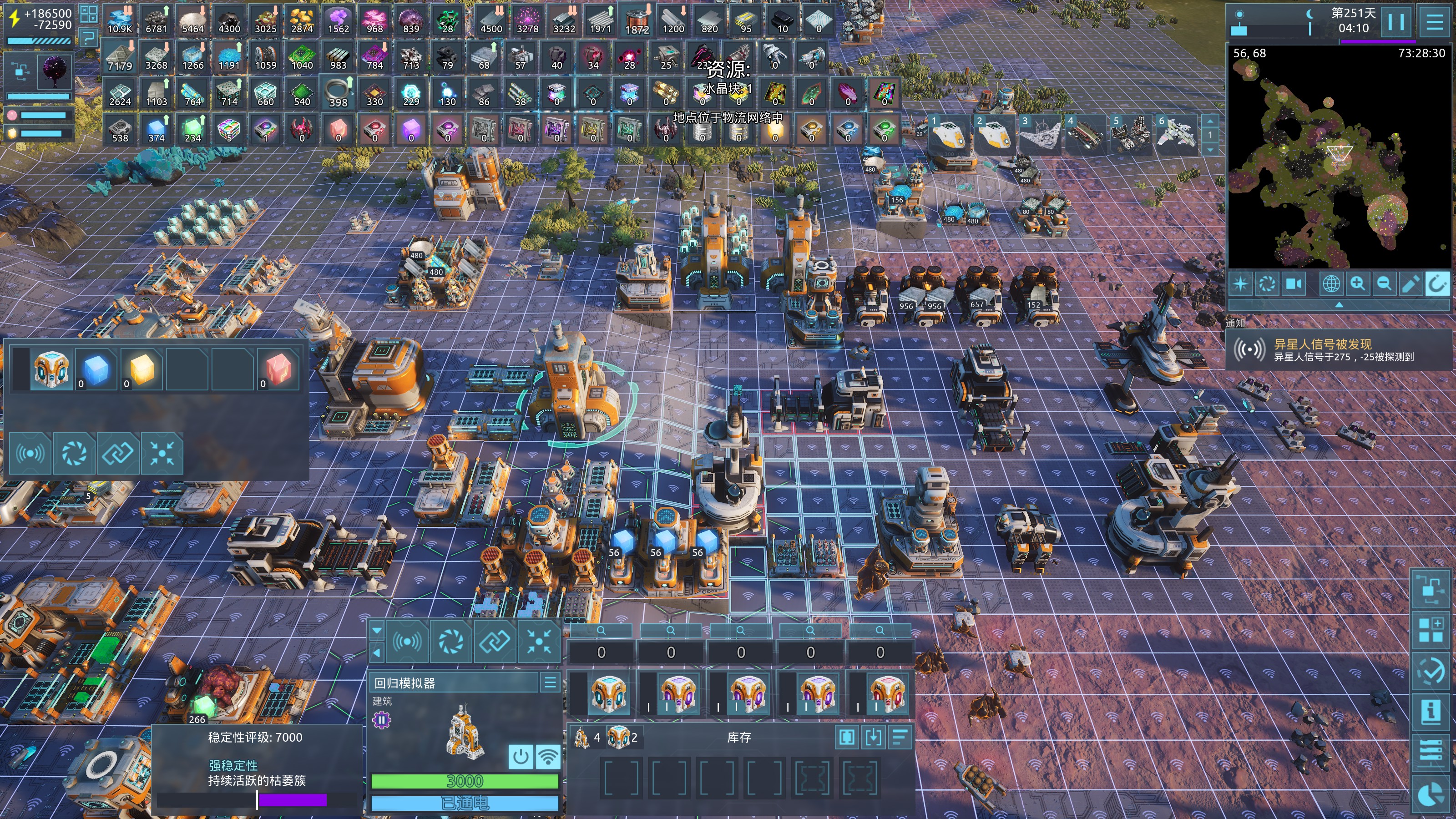The image size is (1456, 819).
Task: Open the globe world map view
Action: 1331,283
